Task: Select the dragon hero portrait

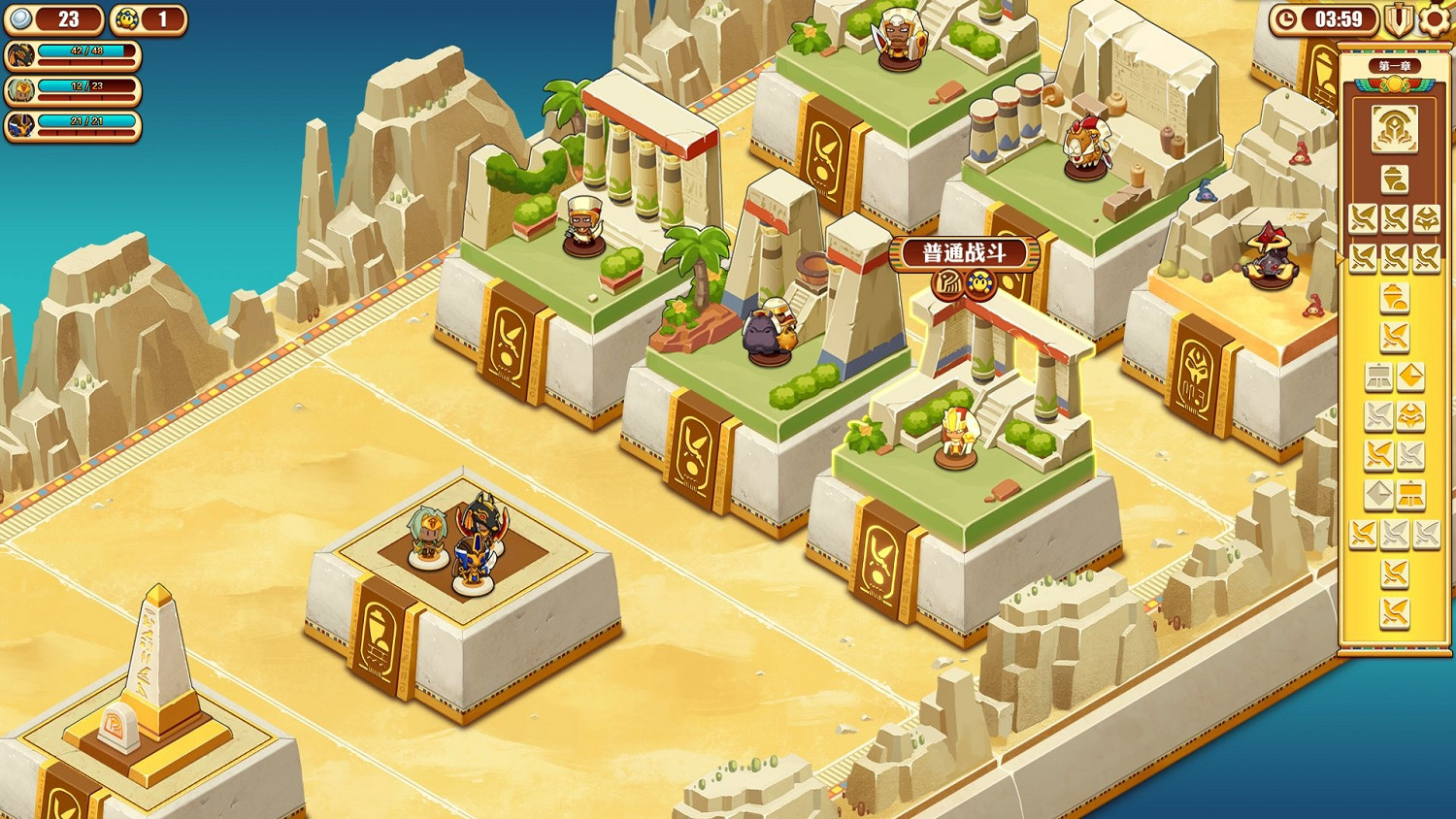Action: click(x=22, y=55)
